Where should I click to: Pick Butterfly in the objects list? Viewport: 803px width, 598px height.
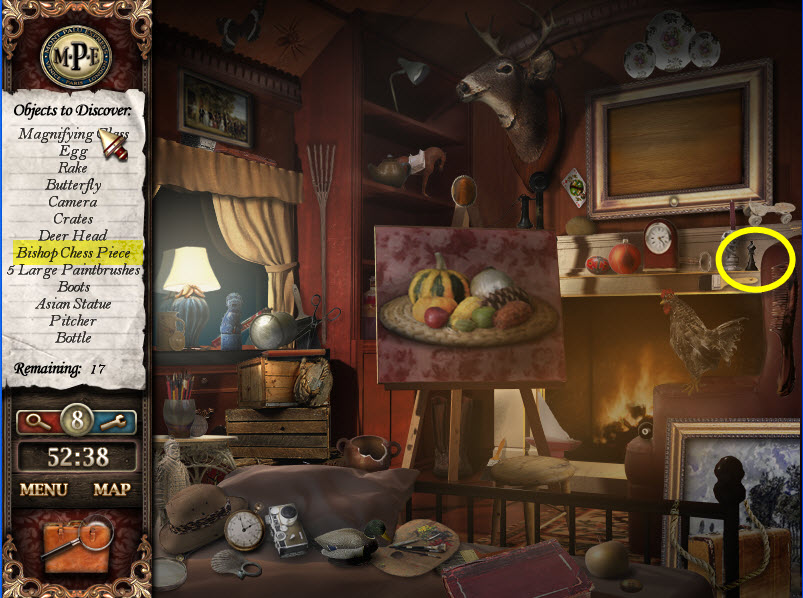tap(73, 185)
